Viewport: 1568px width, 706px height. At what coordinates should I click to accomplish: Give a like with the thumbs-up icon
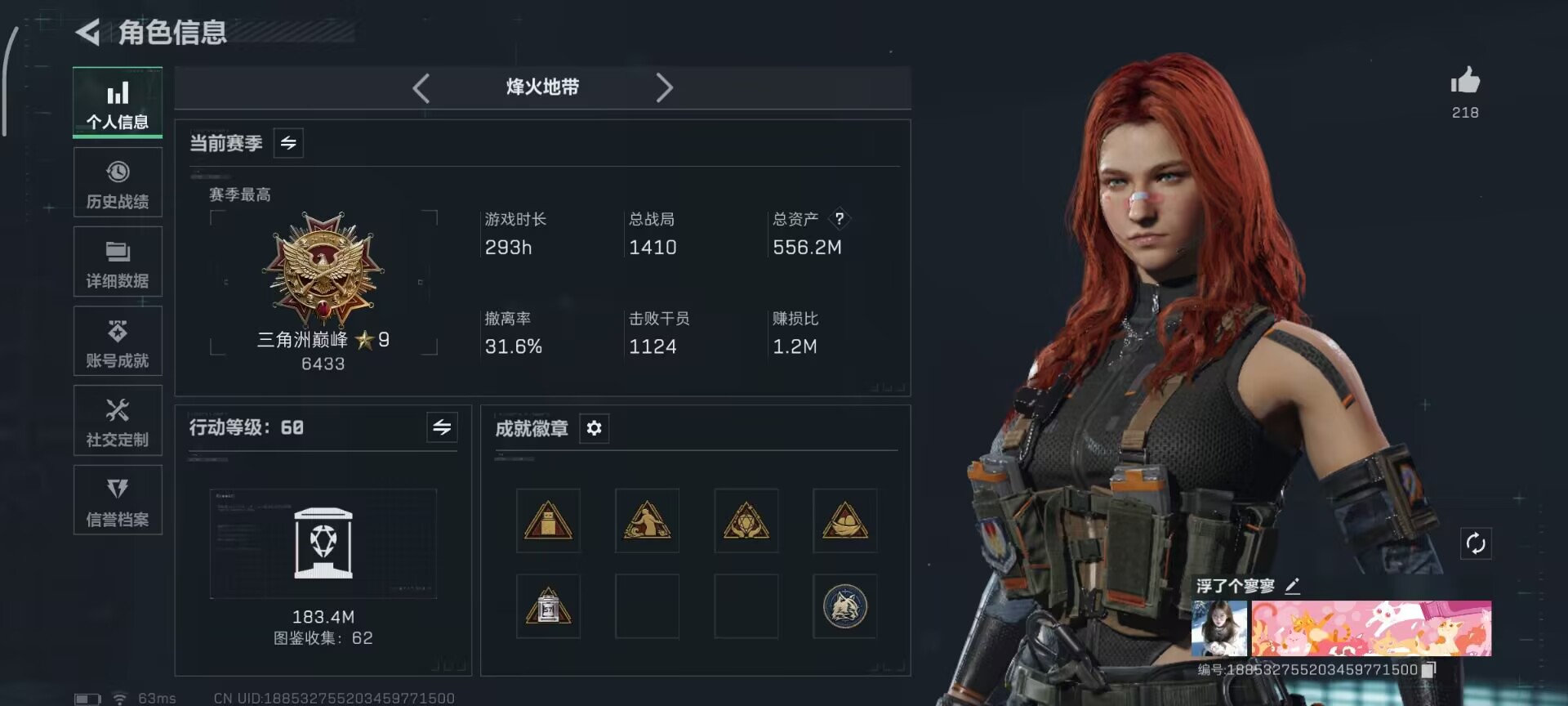coord(1465,81)
